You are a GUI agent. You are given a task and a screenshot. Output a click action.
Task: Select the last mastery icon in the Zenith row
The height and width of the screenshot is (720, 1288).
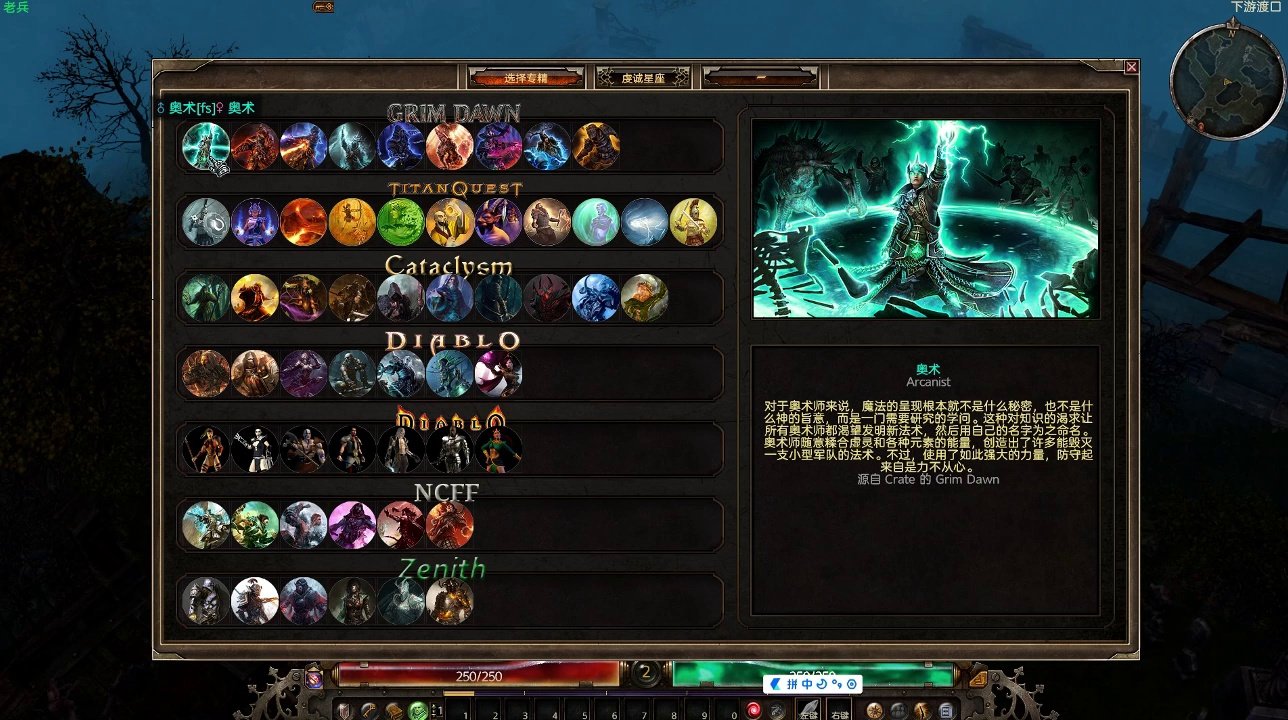[x=450, y=599]
